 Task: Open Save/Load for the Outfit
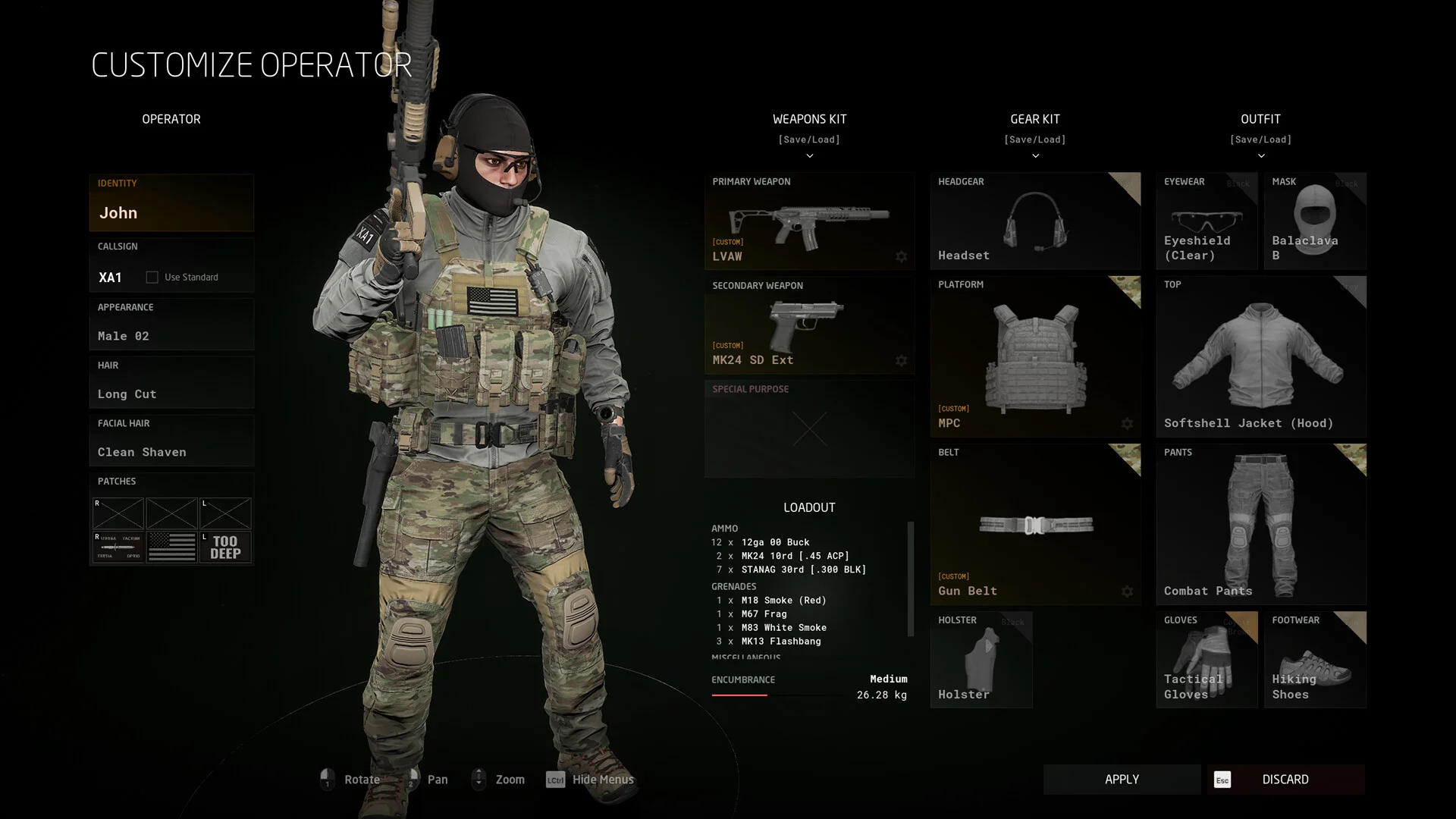[1261, 140]
